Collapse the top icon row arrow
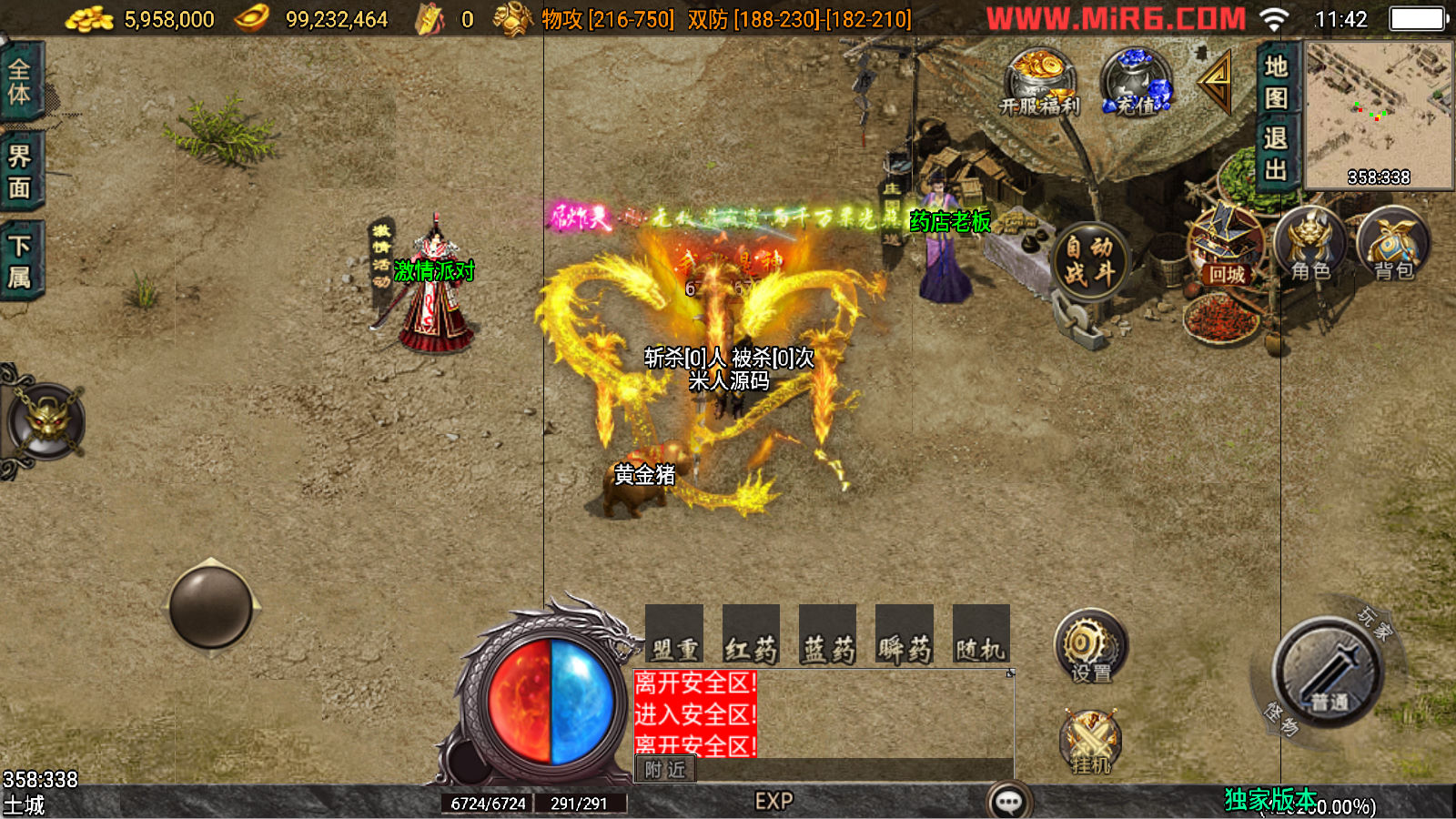 tap(1216, 82)
